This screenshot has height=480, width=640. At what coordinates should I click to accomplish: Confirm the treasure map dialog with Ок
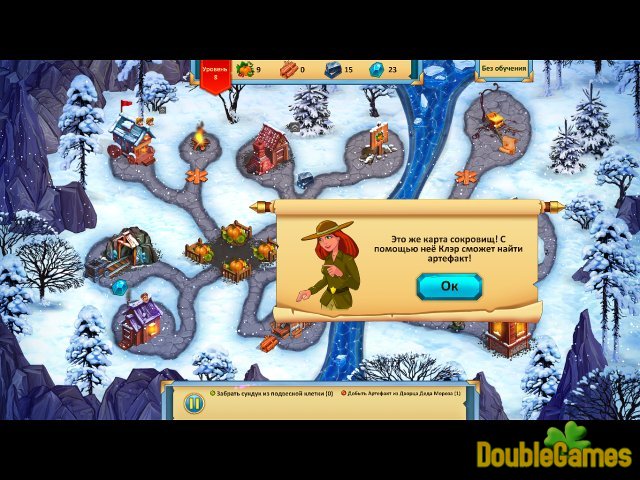(448, 287)
